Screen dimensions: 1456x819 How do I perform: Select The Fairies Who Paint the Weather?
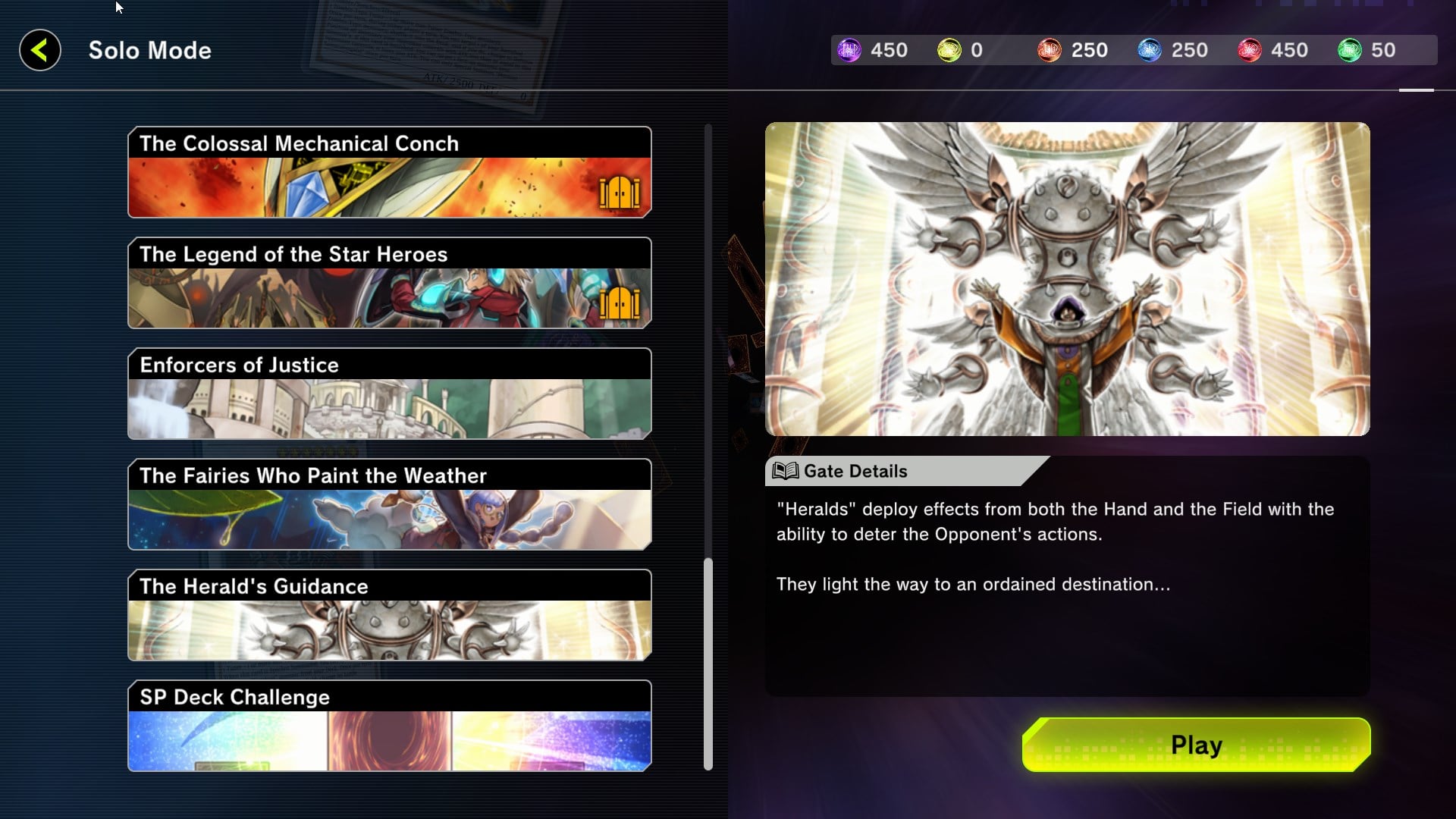pyautogui.click(x=389, y=505)
